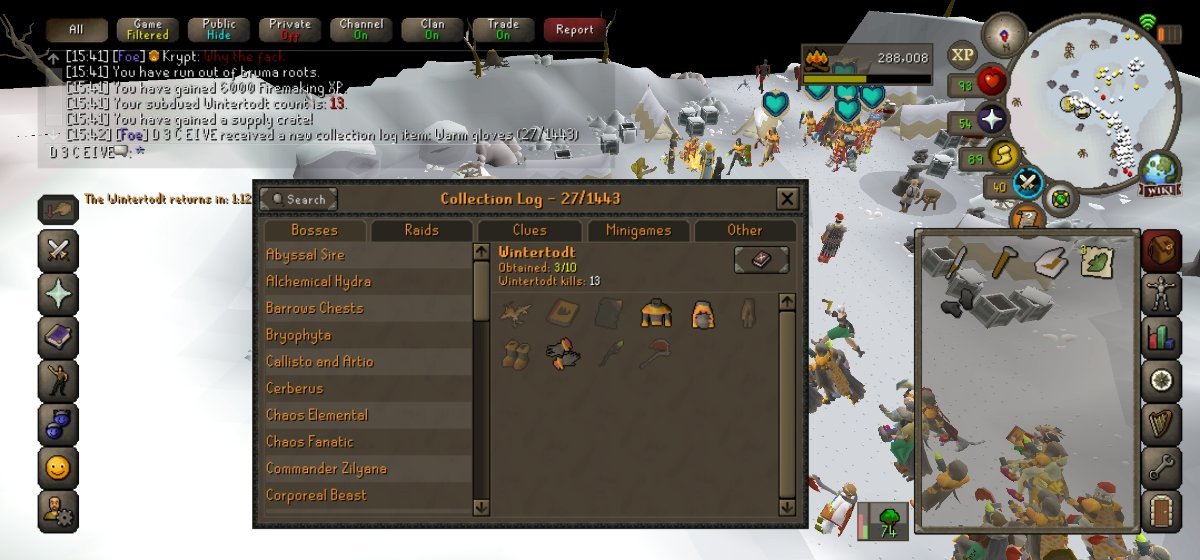
Task: Open the Collection Log search
Action: (x=298, y=199)
